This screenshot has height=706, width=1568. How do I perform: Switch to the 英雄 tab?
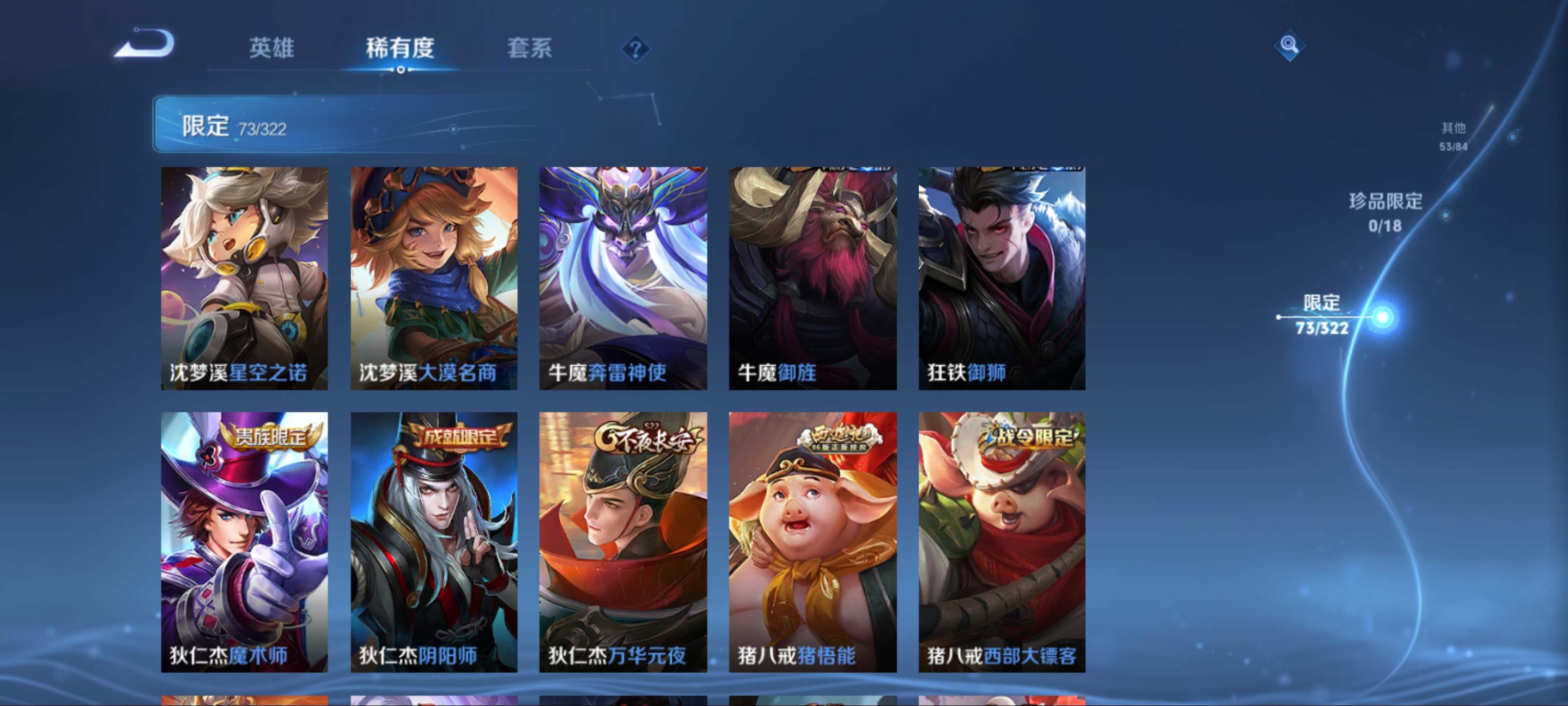pyautogui.click(x=271, y=48)
